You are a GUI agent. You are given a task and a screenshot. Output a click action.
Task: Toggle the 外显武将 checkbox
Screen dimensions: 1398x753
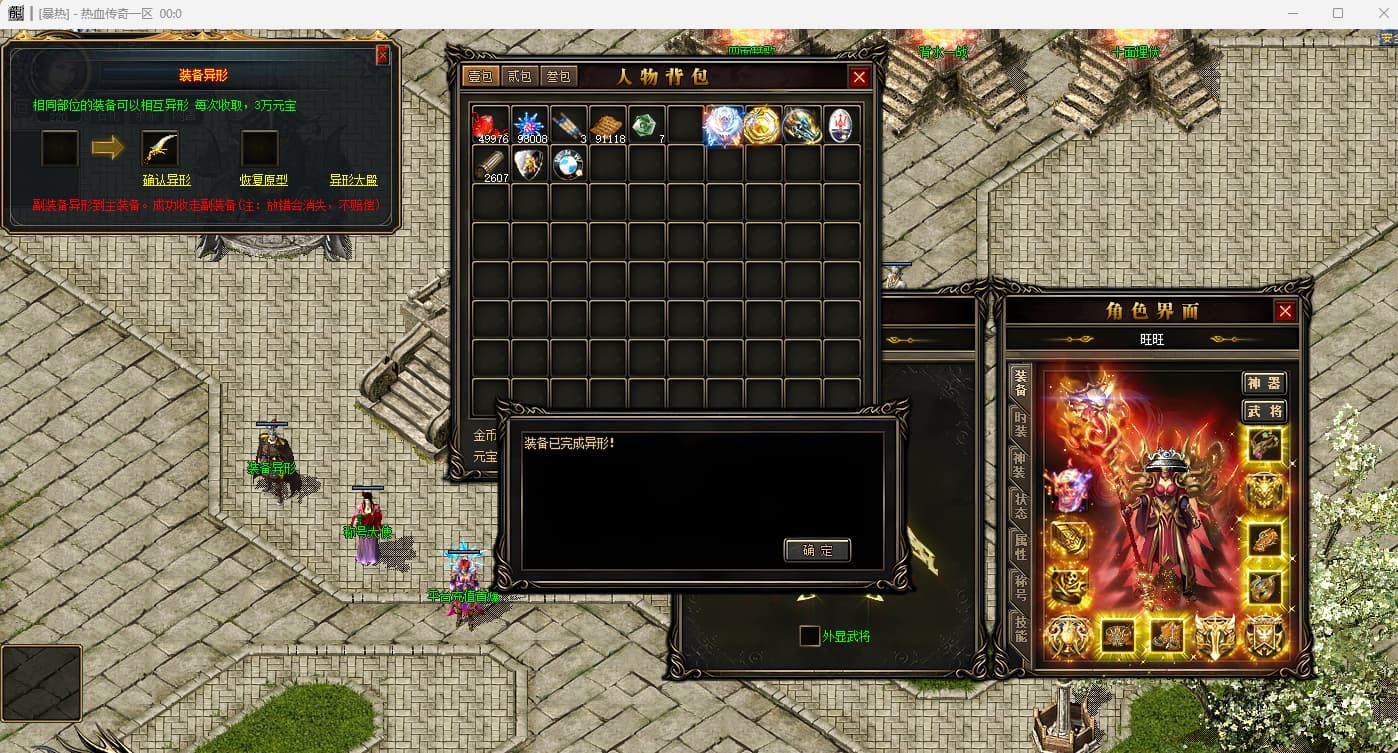[x=809, y=635]
